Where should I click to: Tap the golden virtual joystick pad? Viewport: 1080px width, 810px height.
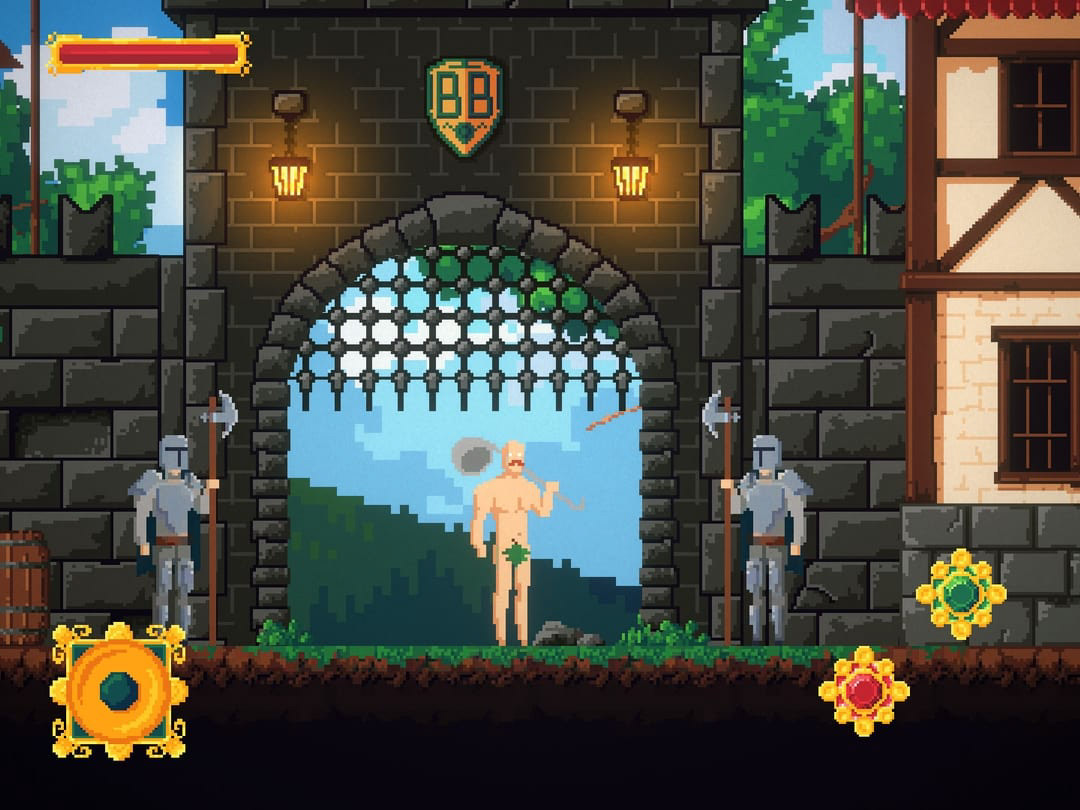click(119, 690)
